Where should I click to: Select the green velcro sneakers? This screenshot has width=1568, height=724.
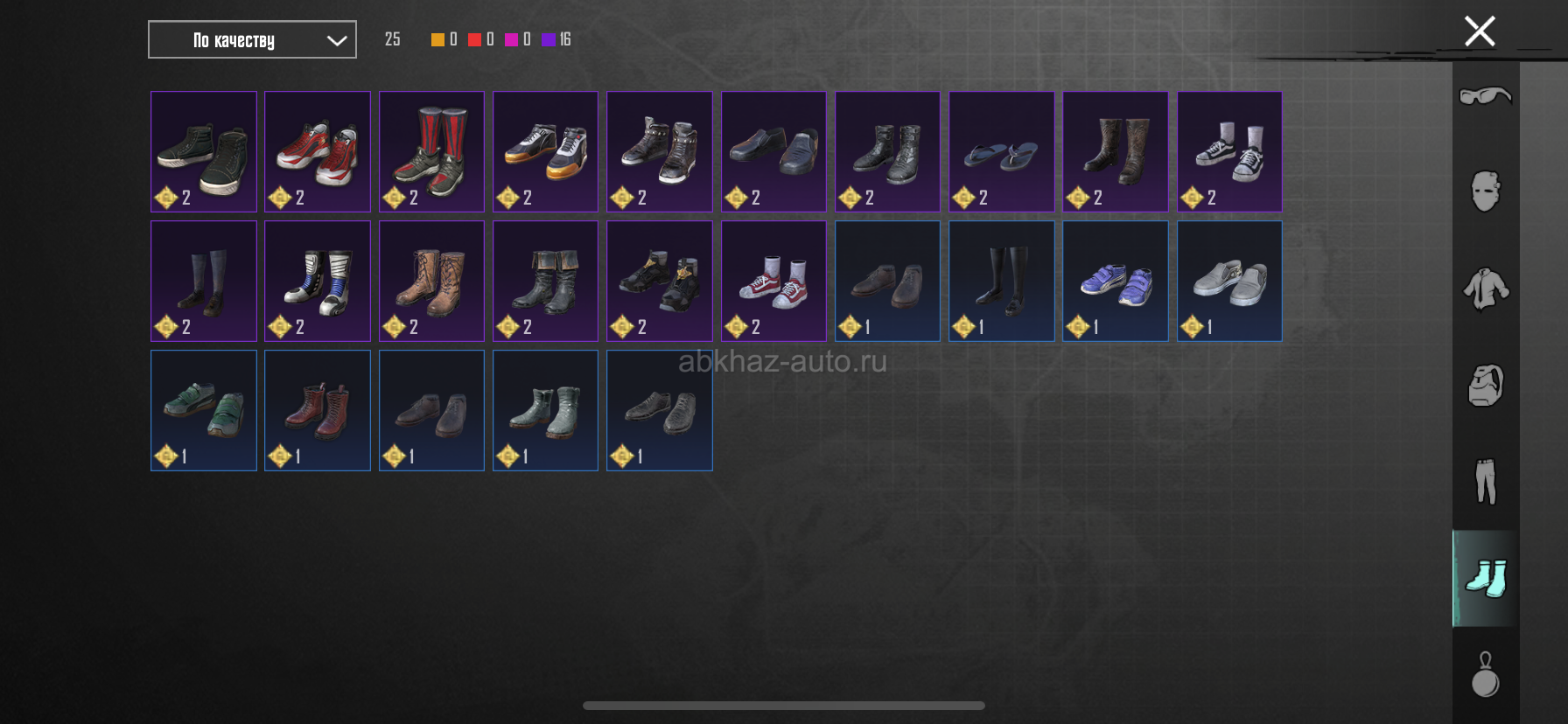click(x=204, y=410)
